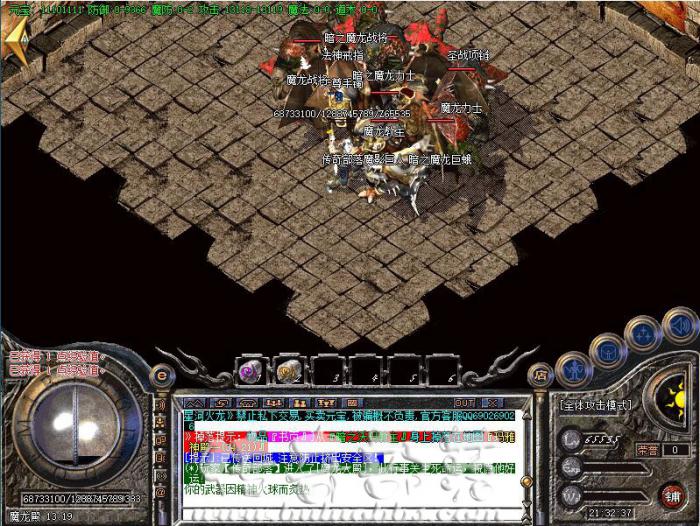Click the round 'e' button beside the chat
This screenshot has width=700, height=526.
tap(163, 376)
